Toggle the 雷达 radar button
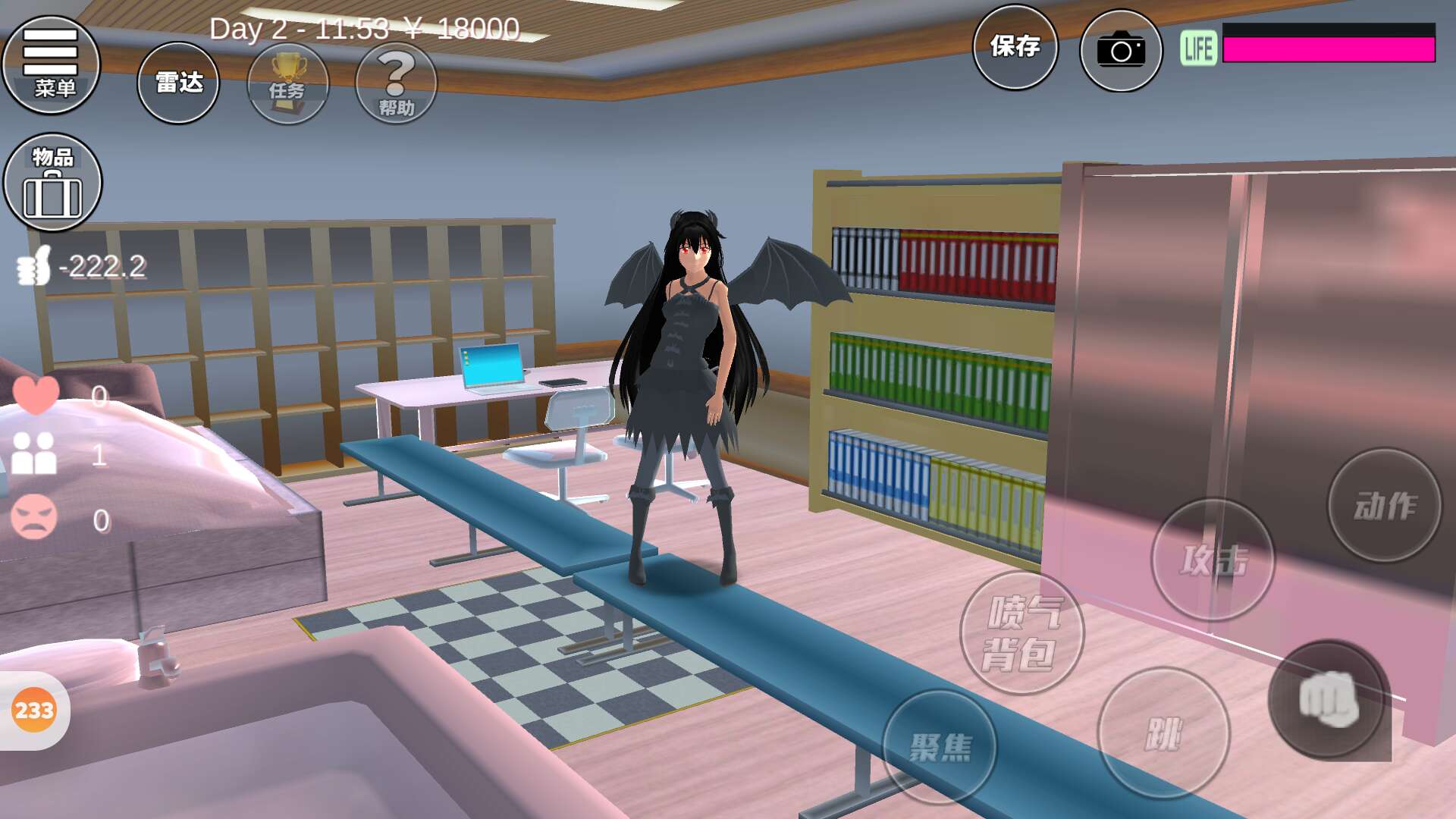 coord(178,83)
